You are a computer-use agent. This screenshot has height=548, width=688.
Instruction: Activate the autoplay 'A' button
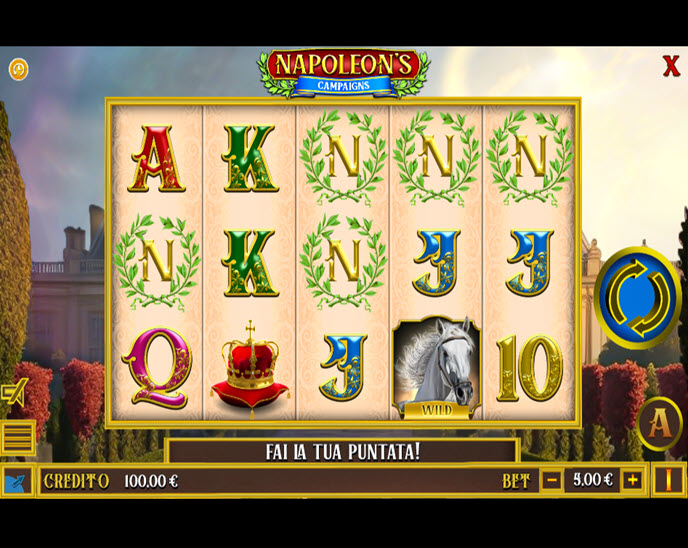coord(659,423)
